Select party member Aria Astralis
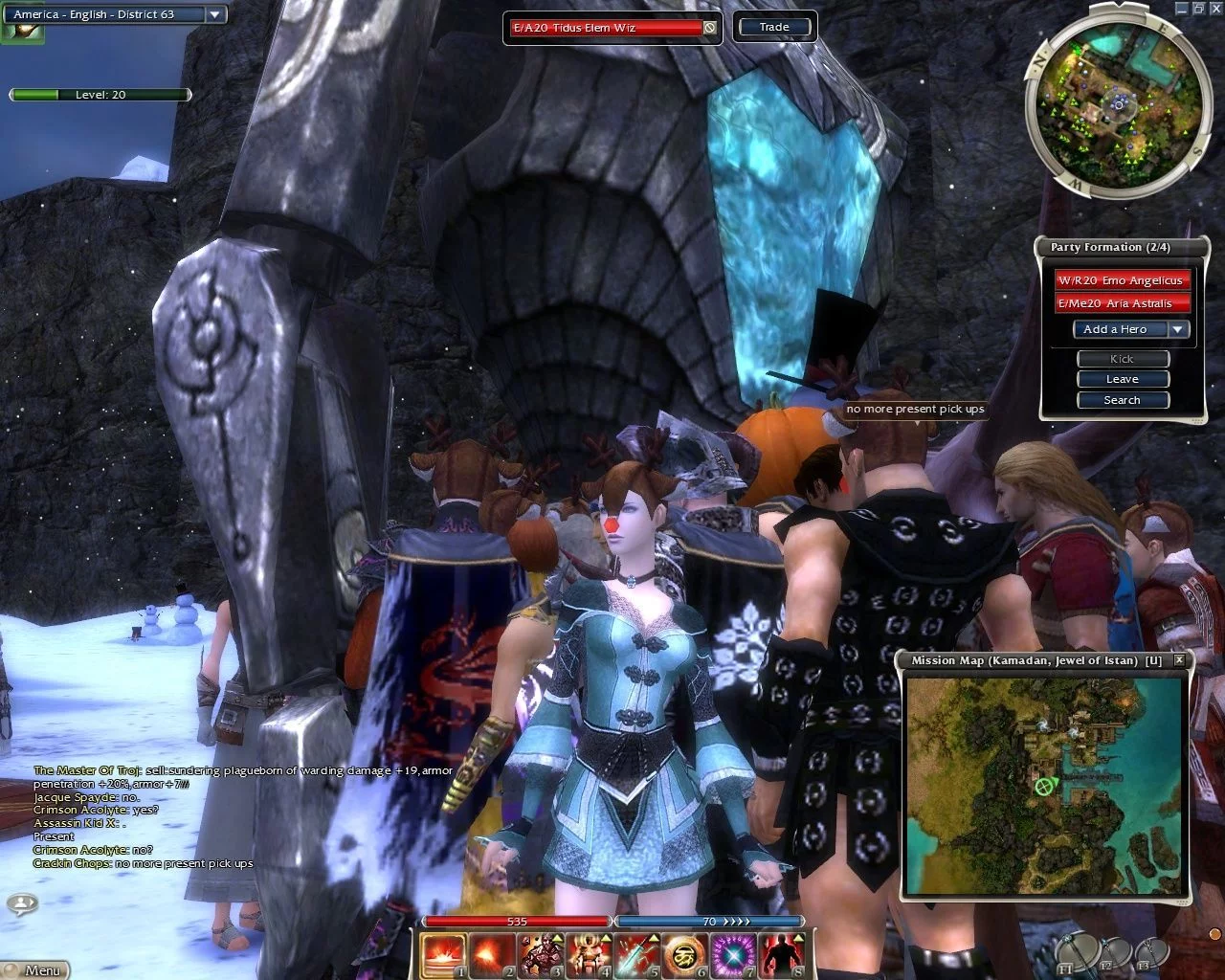The image size is (1225, 980). (1122, 303)
